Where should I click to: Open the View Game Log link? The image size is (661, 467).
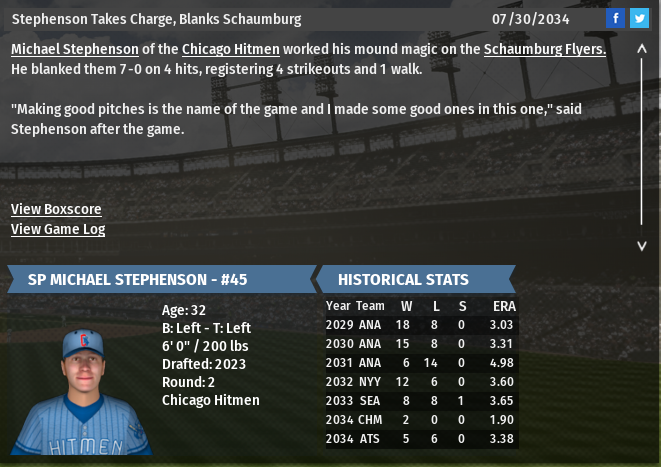(58, 229)
